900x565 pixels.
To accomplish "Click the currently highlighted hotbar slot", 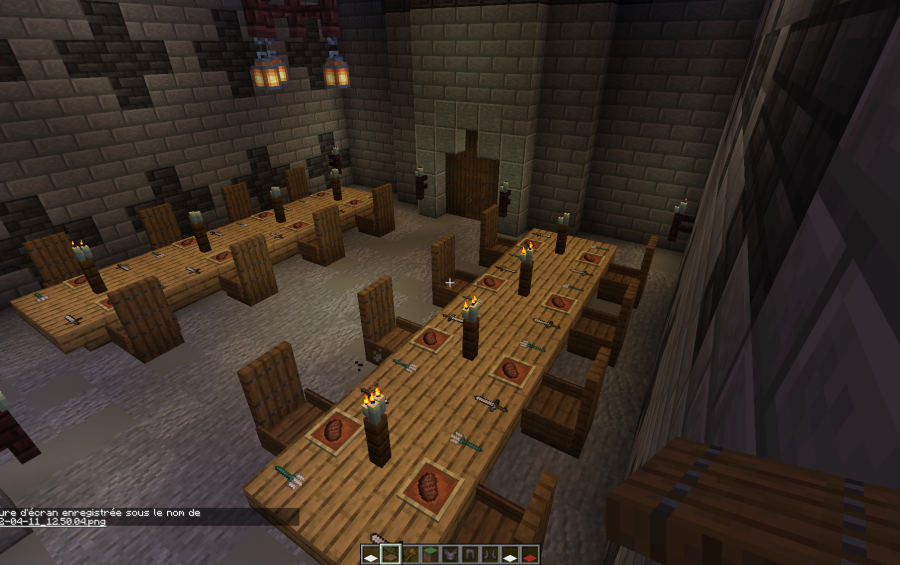I will click(391, 554).
